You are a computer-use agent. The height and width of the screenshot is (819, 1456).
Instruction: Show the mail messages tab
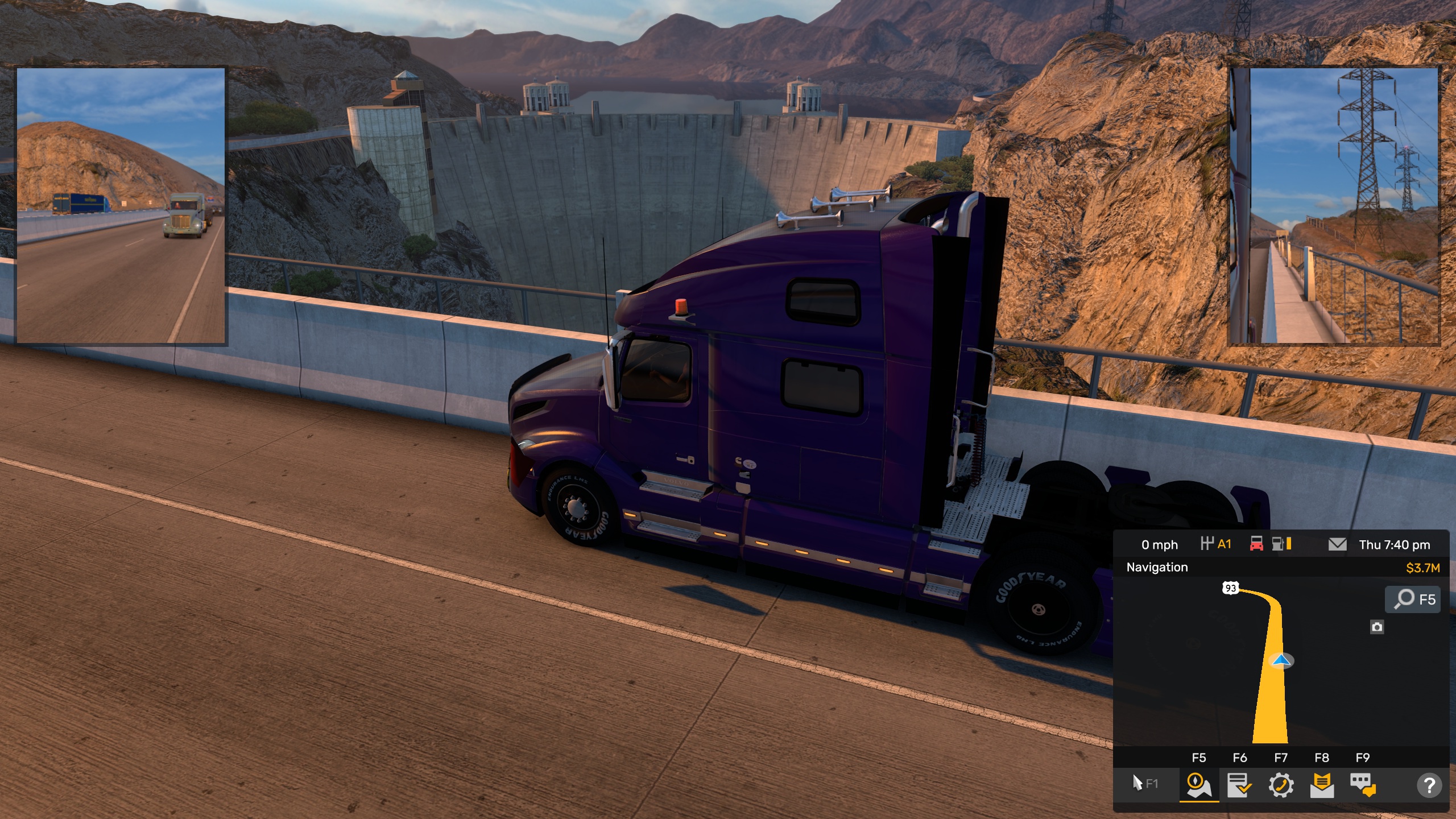click(x=1322, y=785)
